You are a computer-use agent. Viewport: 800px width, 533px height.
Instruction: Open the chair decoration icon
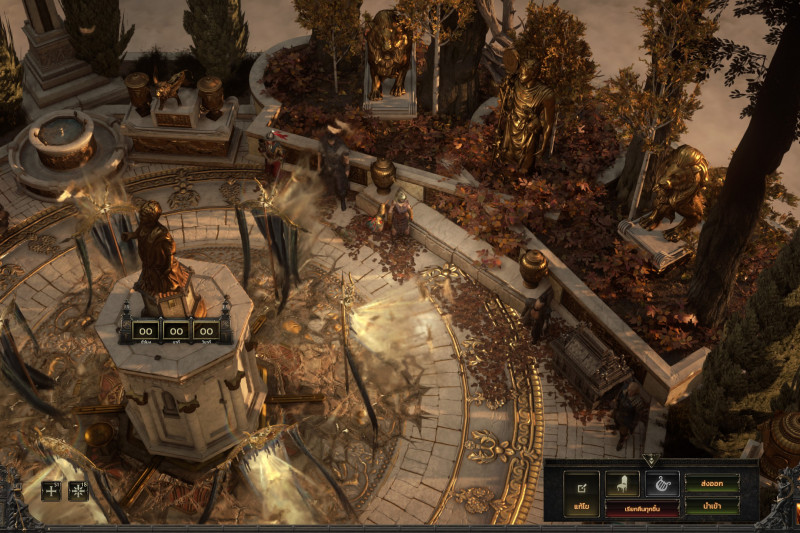(x=622, y=483)
